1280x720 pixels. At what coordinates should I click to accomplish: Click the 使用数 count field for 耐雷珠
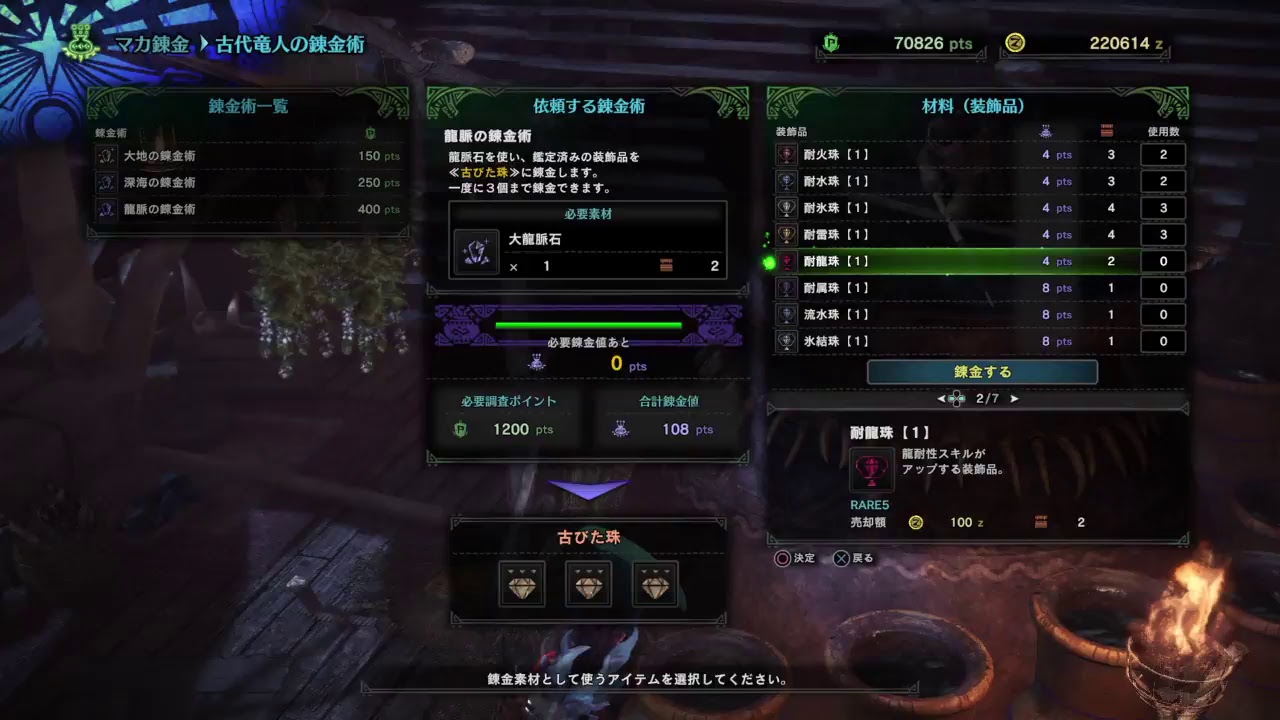click(x=1162, y=234)
